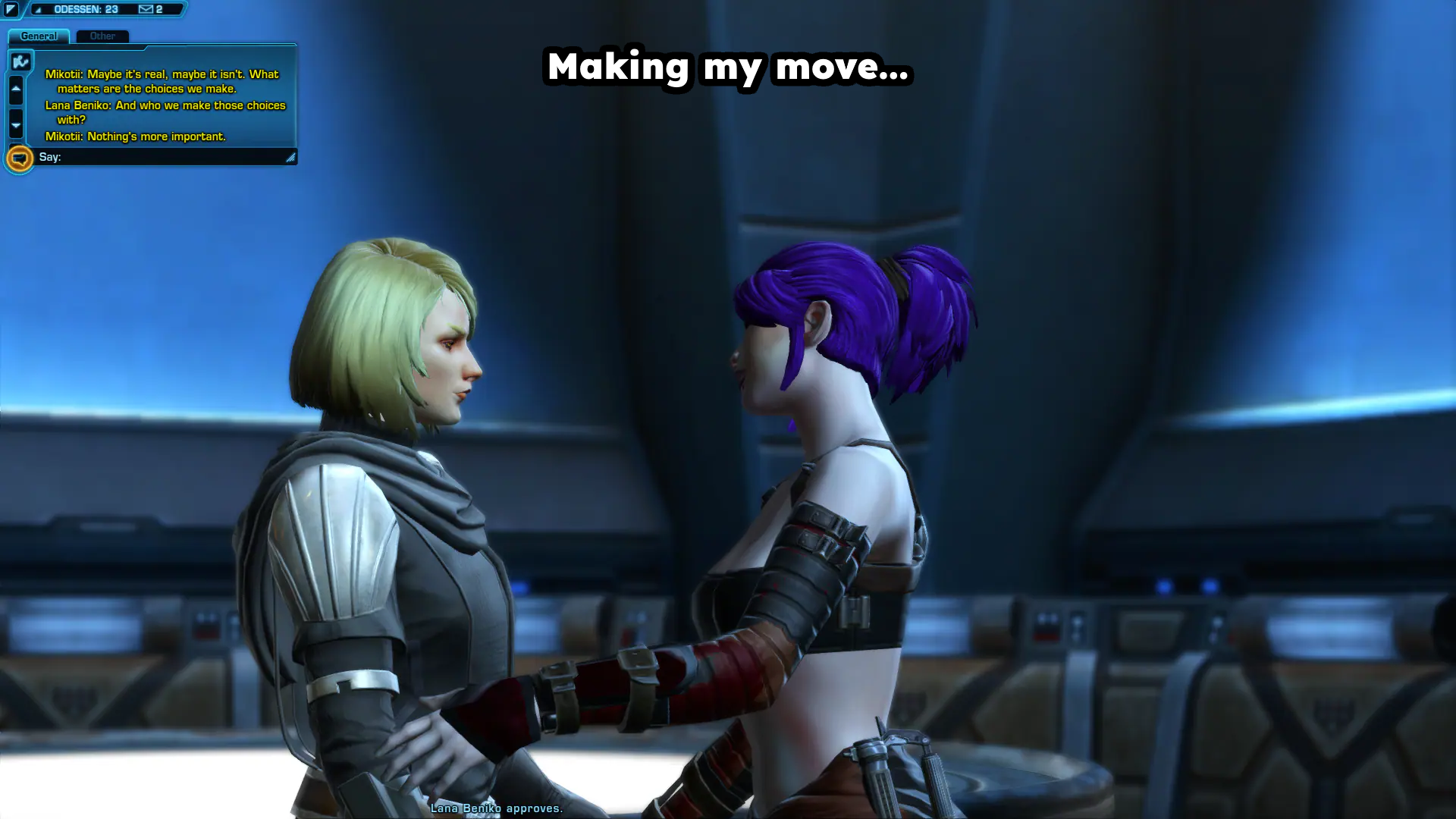Select the General chat tab
Viewport: 1456px width, 819px height.
click(x=39, y=36)
